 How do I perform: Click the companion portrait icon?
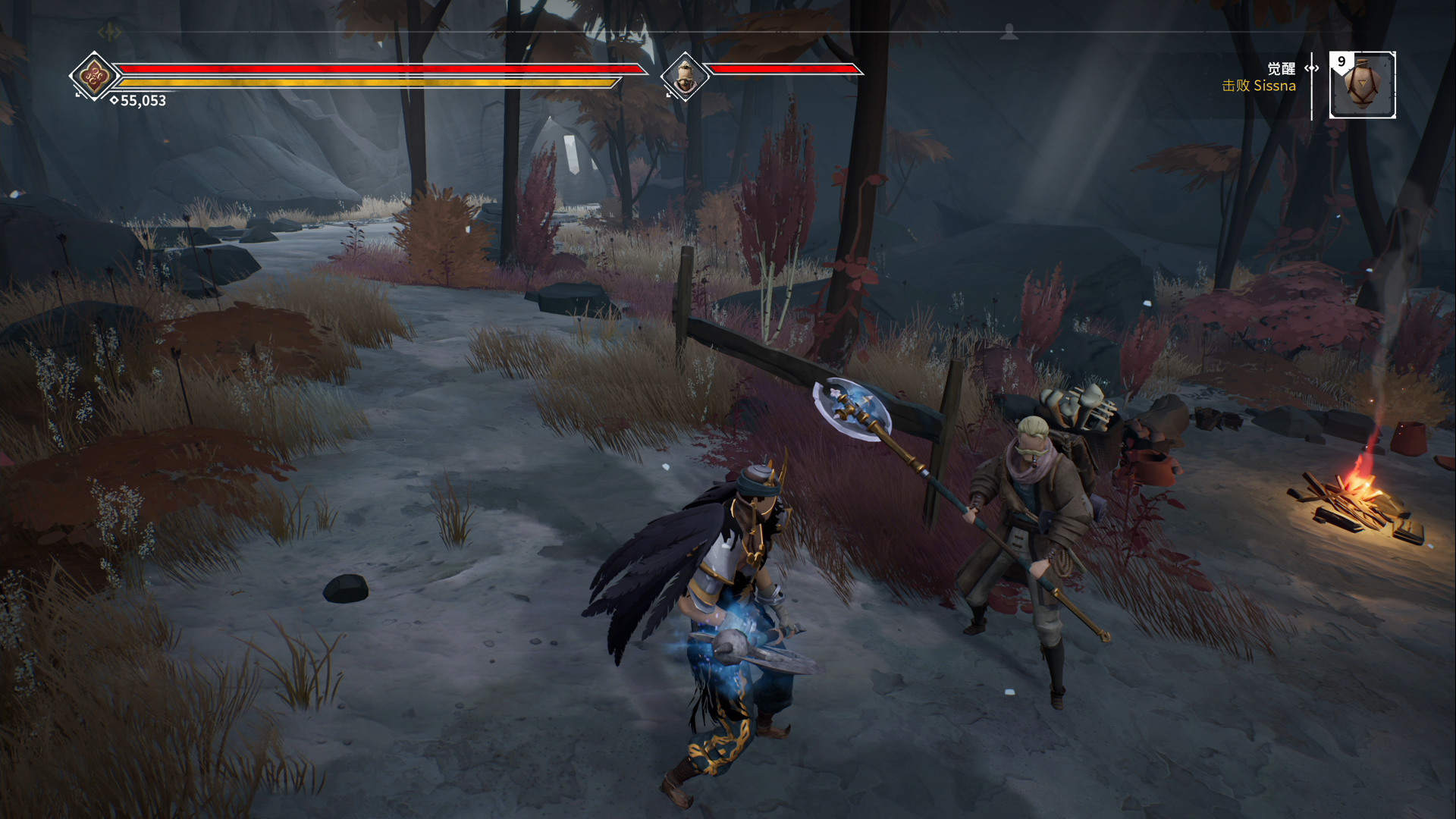click(684, 76)
